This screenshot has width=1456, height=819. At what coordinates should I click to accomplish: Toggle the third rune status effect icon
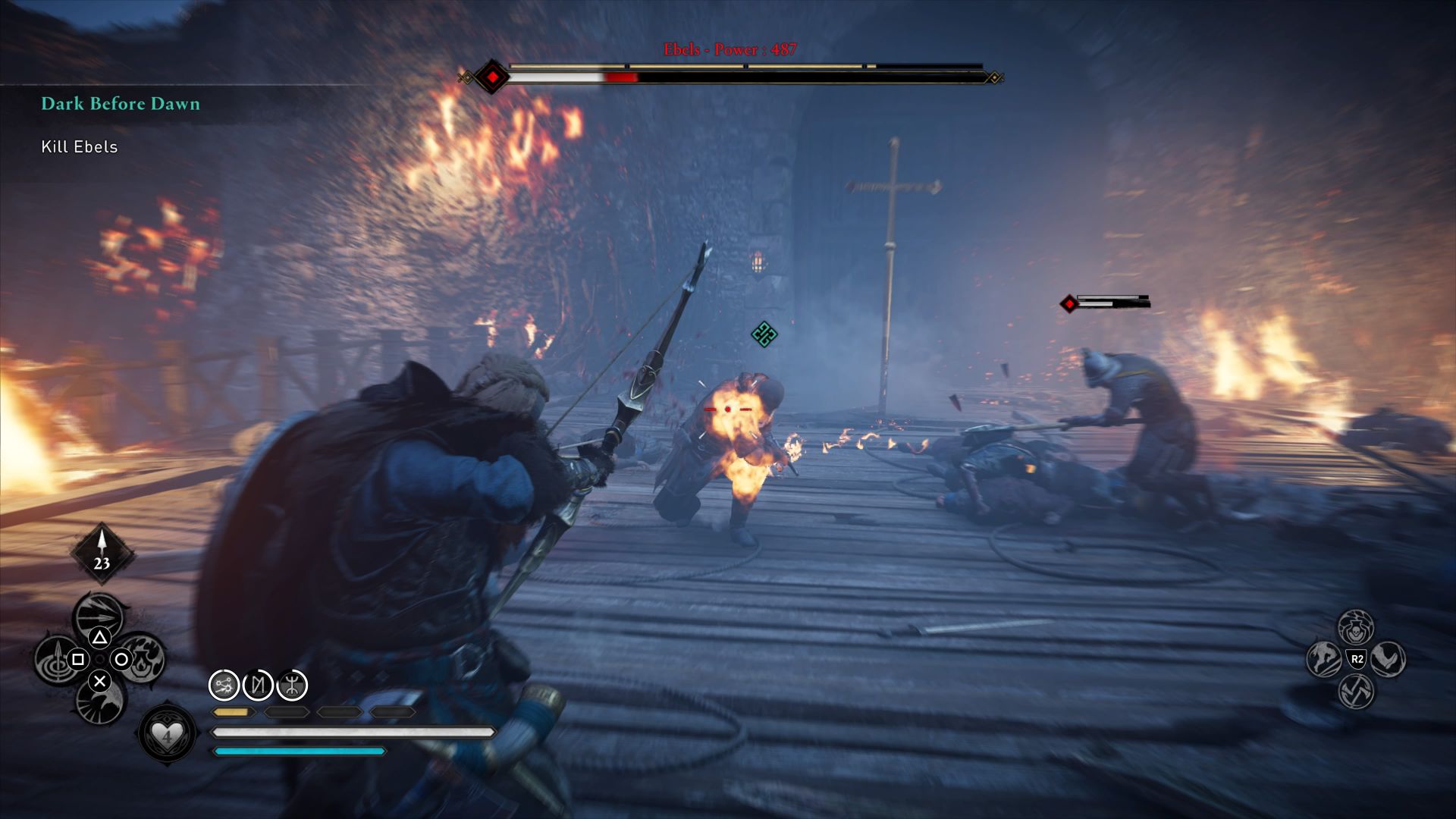[x=293, y=686]
